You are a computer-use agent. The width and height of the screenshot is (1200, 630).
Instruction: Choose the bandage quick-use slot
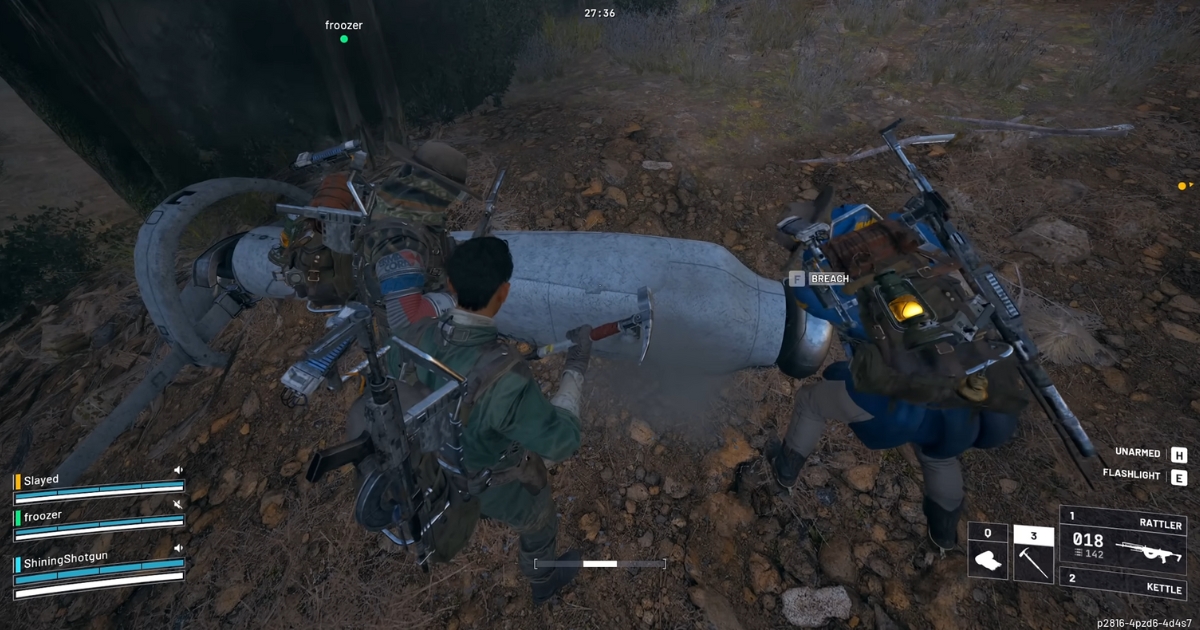(987, 558)
